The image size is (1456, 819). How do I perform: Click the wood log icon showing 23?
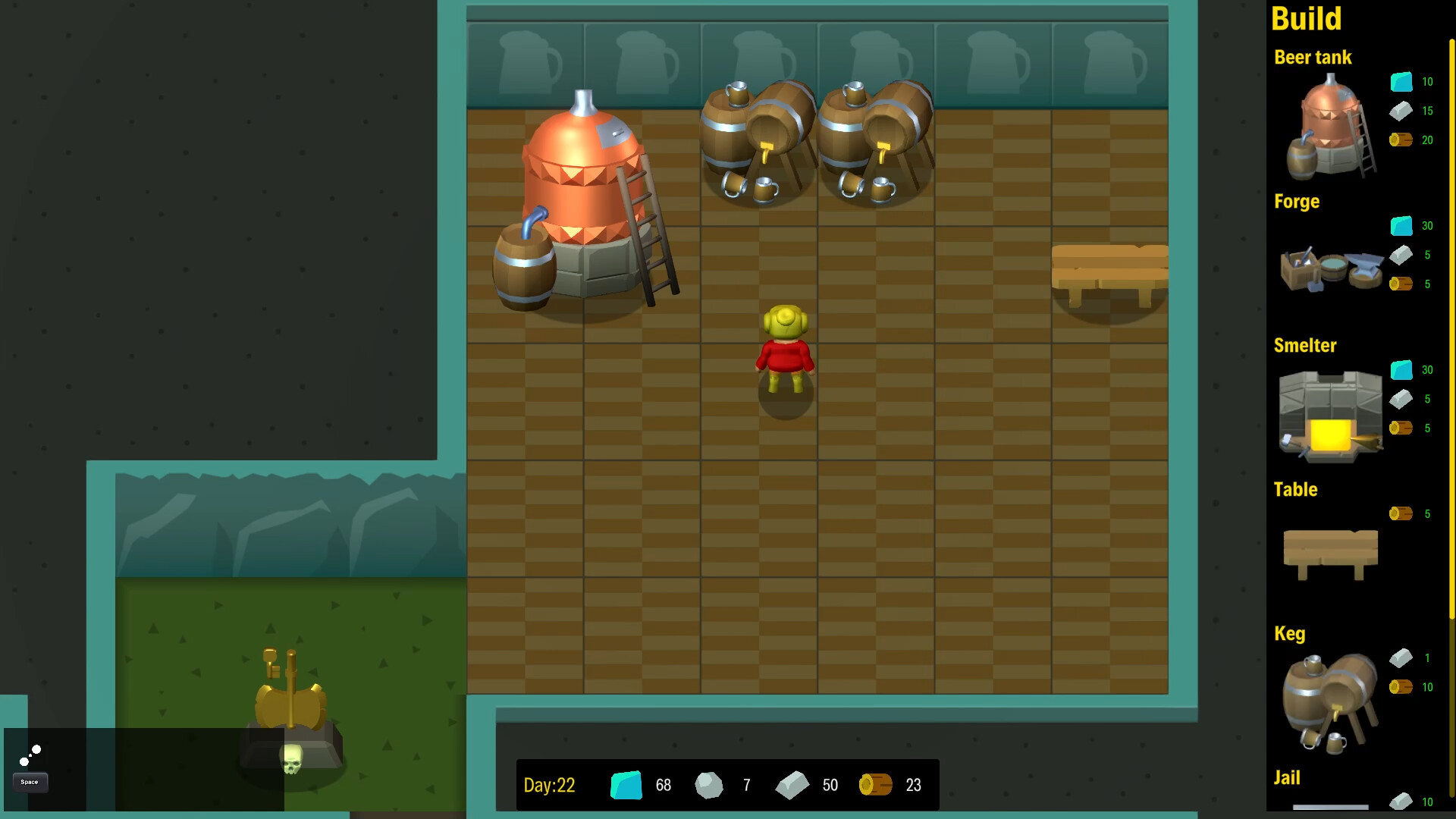[x=876, y=785]
